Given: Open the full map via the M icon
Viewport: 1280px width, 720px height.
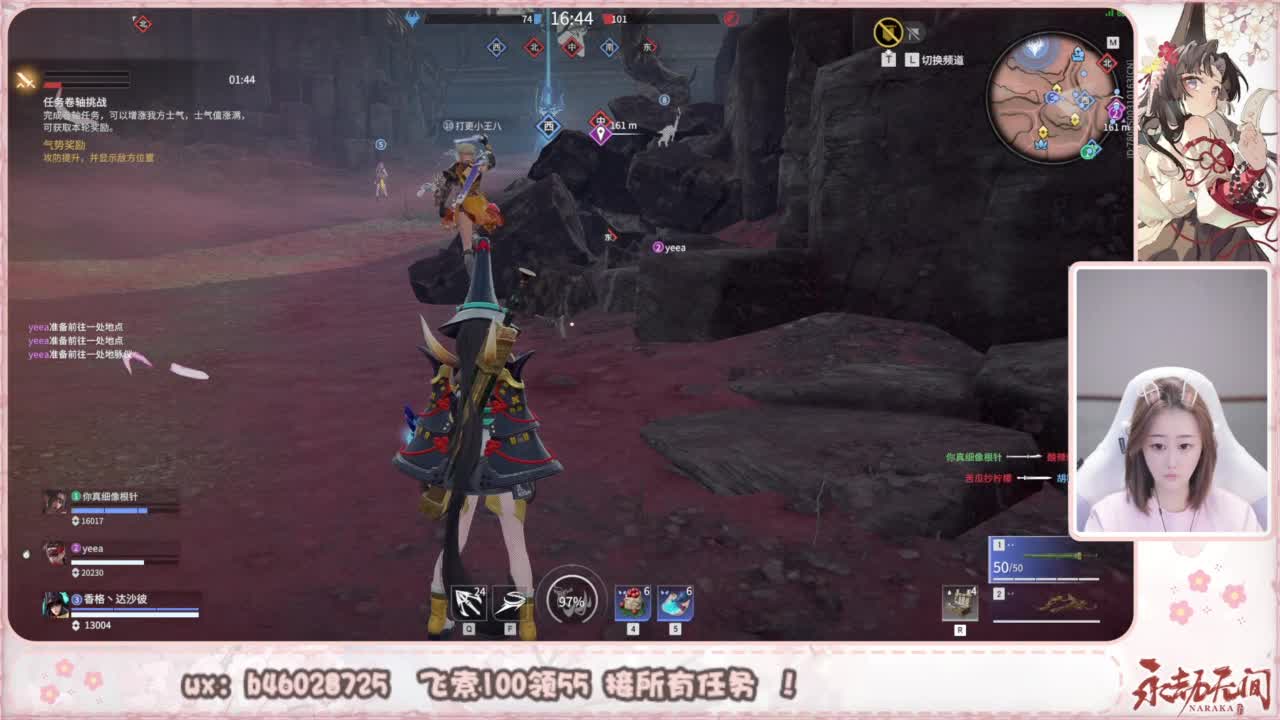Looking at the screenshot, I should pyautogui.click(x=1113, y=42).
